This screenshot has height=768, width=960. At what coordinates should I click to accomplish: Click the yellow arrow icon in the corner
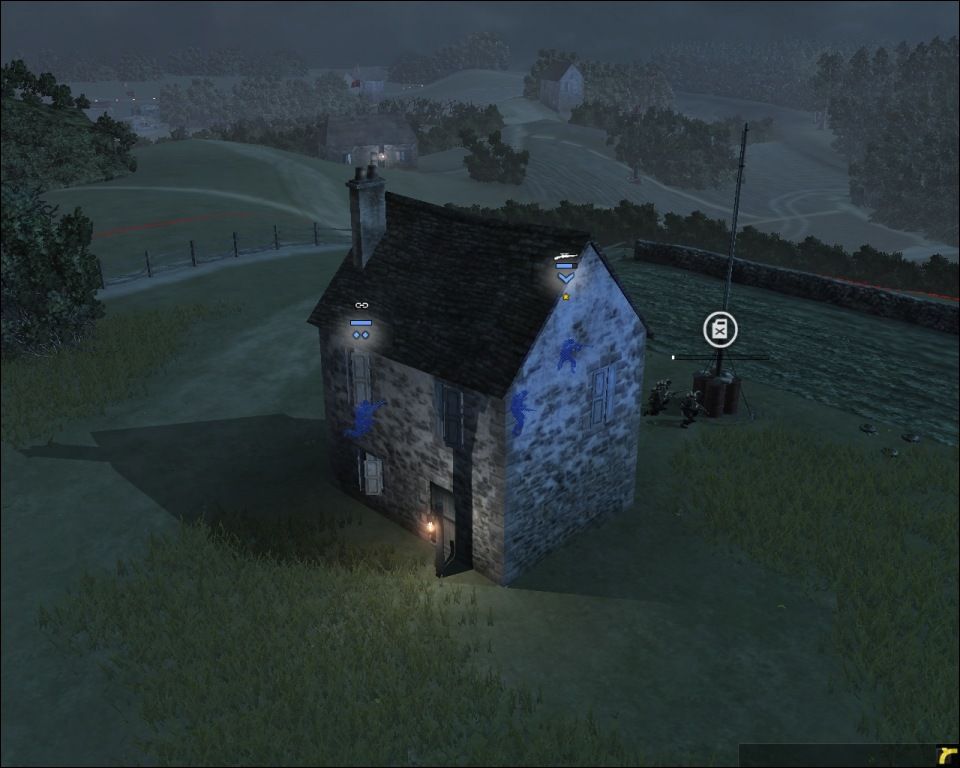pos(946,754)
